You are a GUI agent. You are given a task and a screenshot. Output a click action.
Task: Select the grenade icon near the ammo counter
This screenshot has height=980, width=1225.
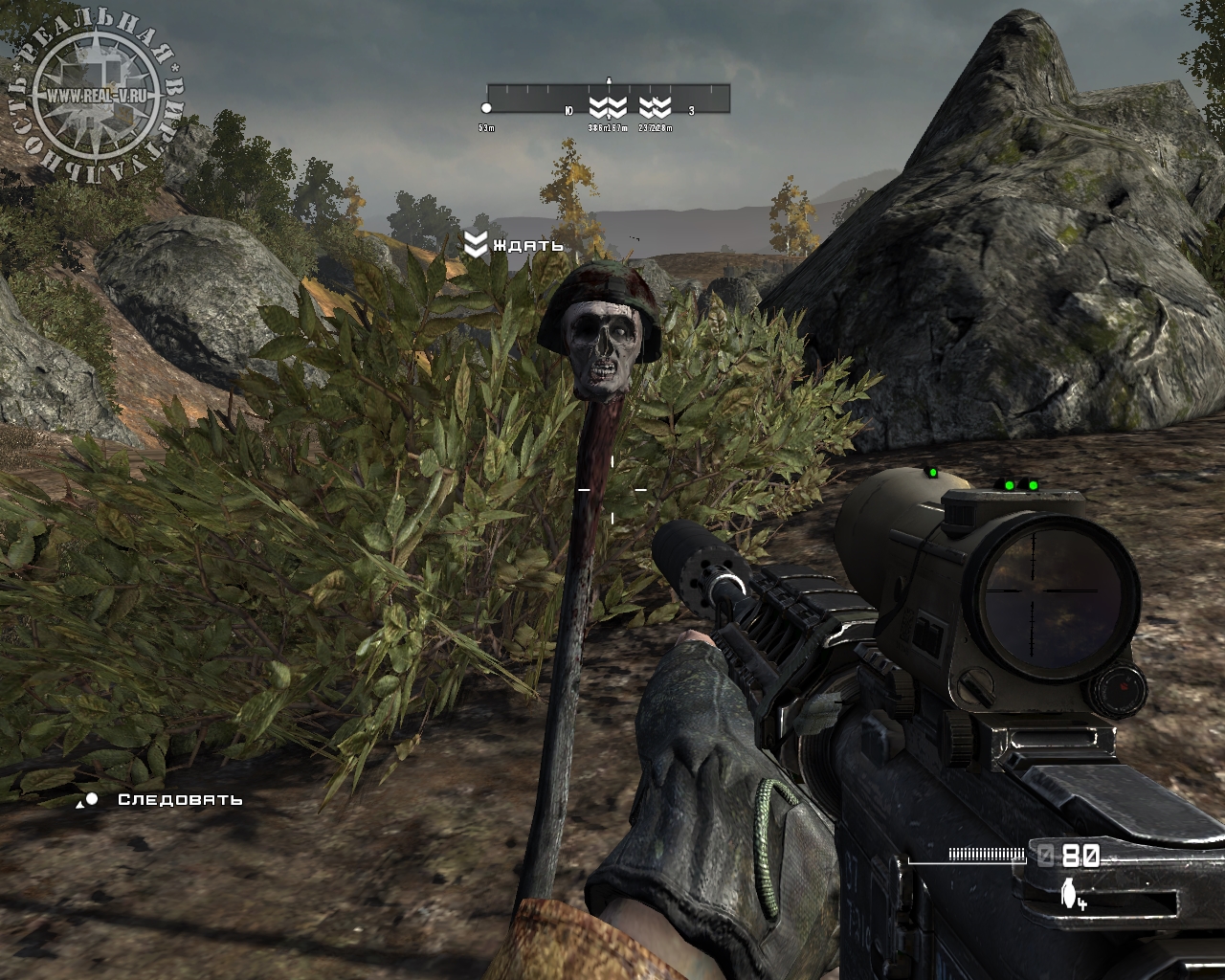(x=1068, y=891)
